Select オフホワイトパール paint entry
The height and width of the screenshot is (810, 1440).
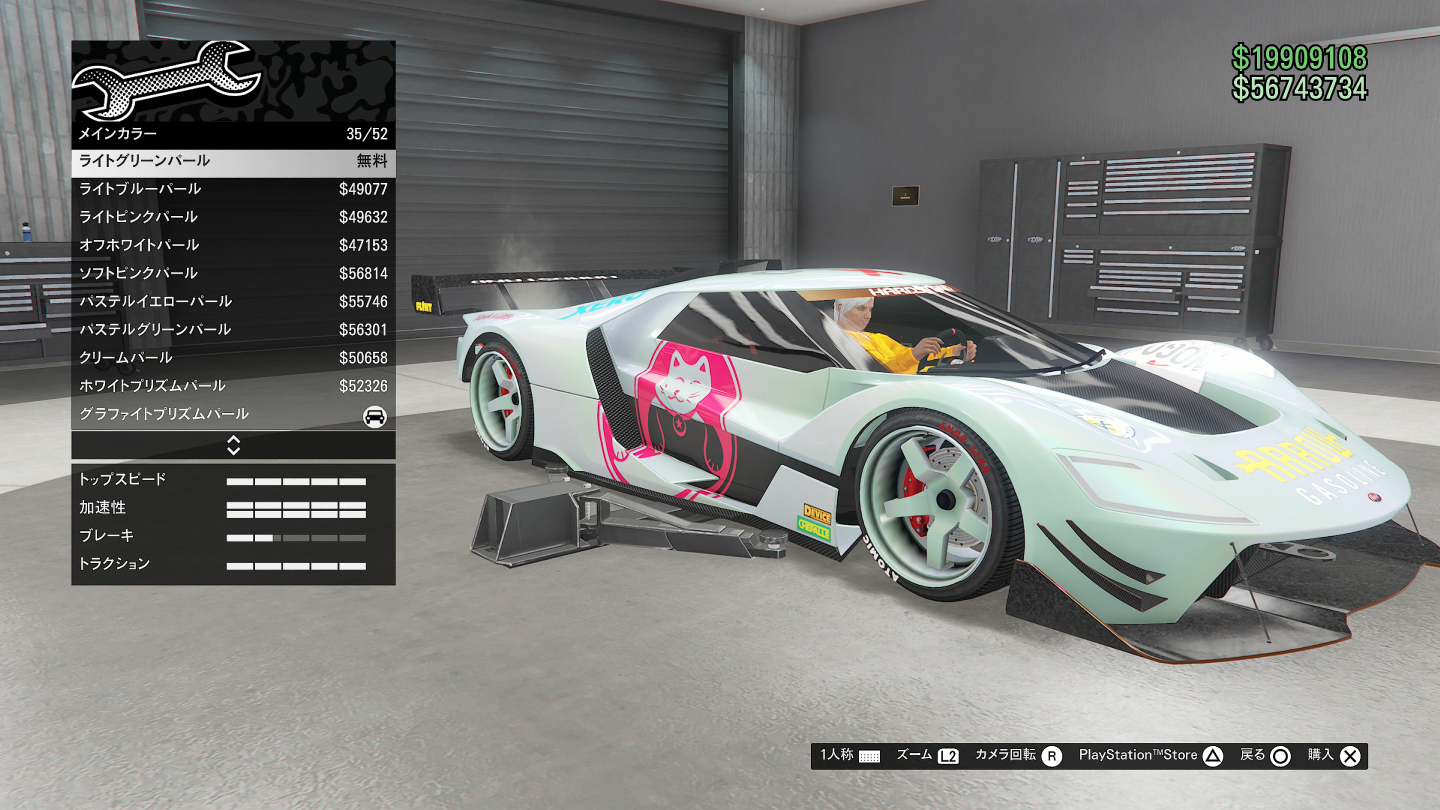[233, 245]
